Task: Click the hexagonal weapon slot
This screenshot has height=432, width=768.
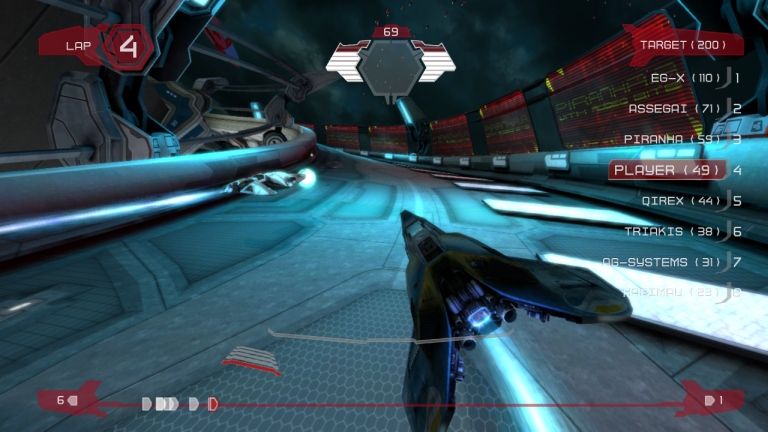Action: pos(391,64)
